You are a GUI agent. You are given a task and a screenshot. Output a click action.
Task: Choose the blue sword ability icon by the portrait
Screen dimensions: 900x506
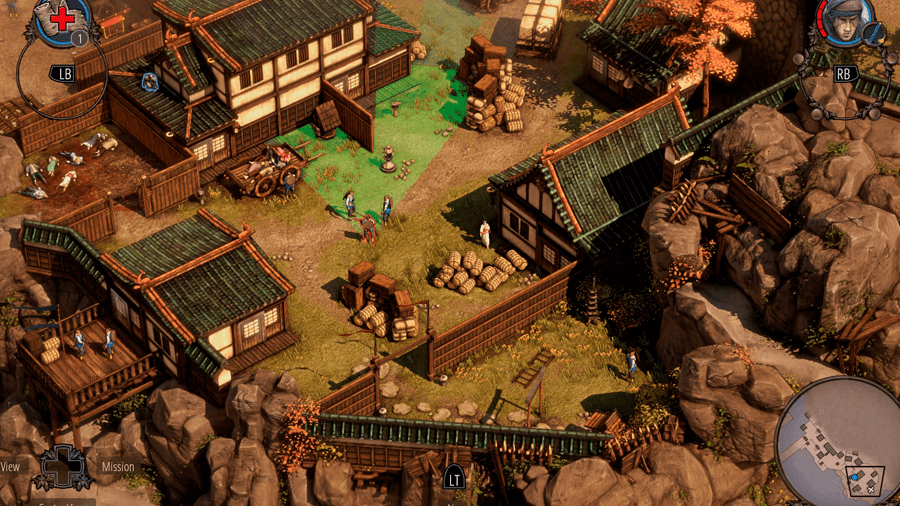tap(873, 33)
